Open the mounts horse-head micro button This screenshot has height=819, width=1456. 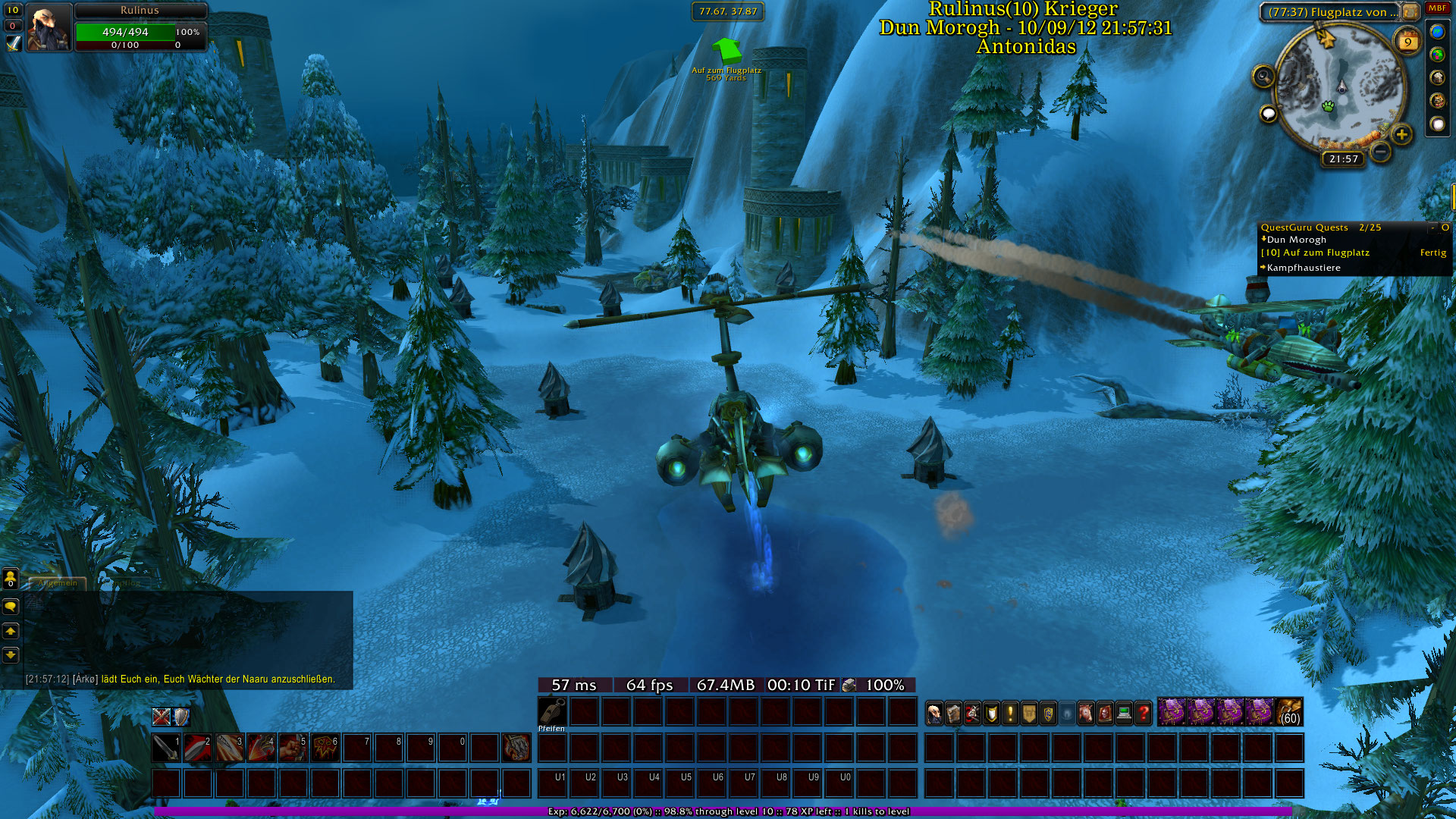pos(1087,714)
